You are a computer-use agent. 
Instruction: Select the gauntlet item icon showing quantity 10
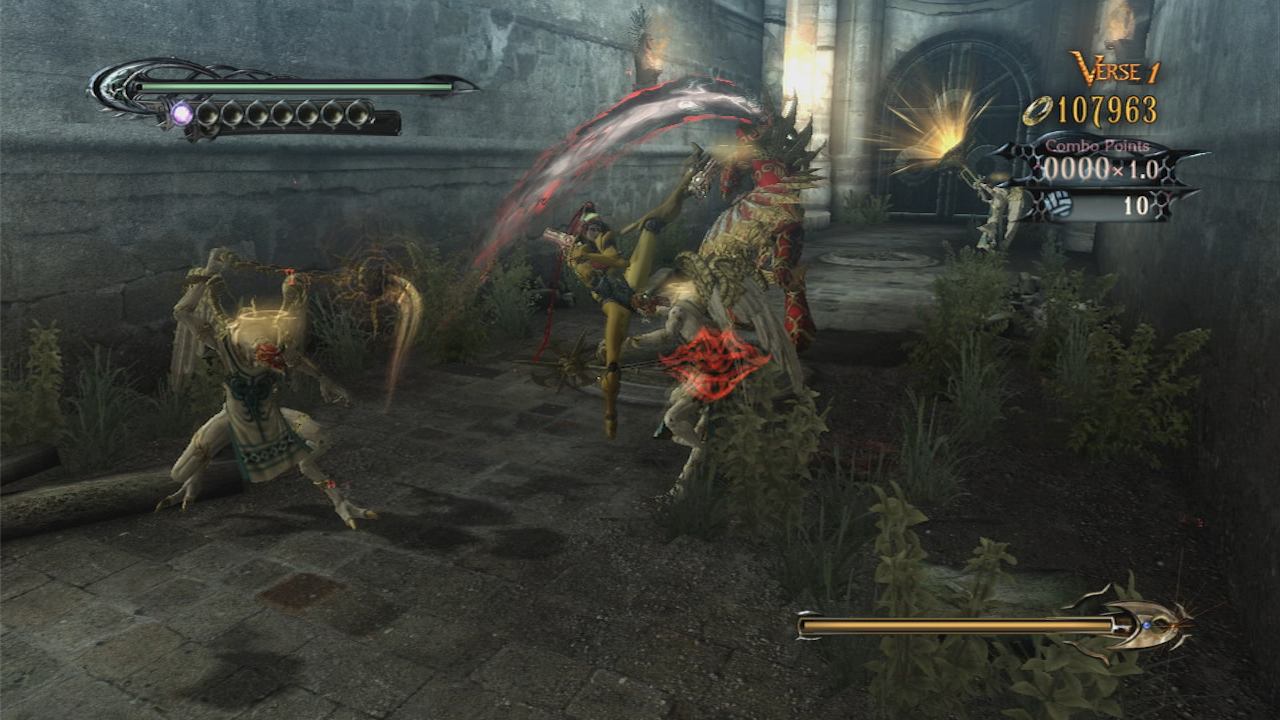tap(1059, 202)
